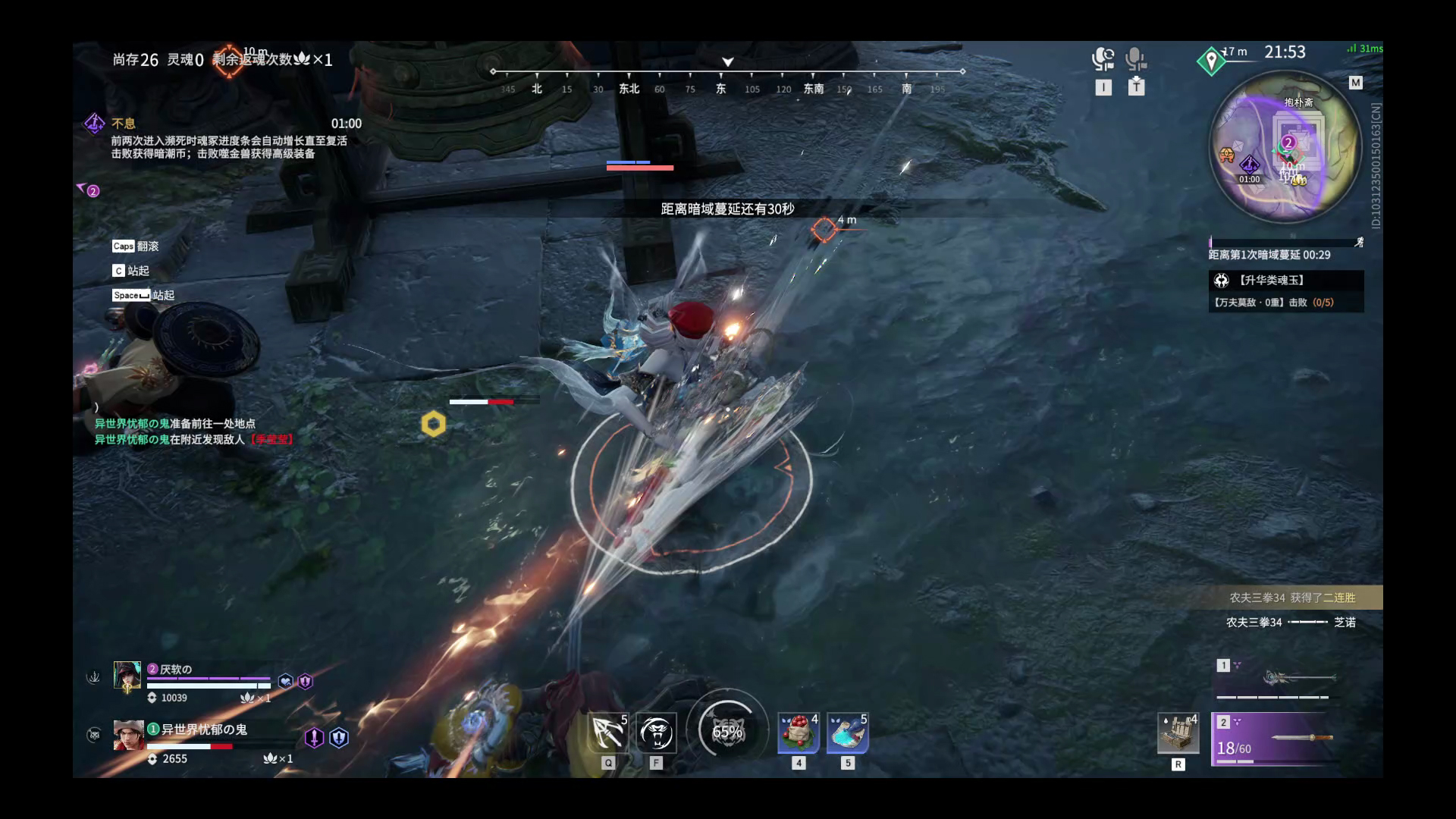Toggle voice input with the I key icon
Screen dimensions: 1456x819
pyautogui.click(x=1104, y=86)
